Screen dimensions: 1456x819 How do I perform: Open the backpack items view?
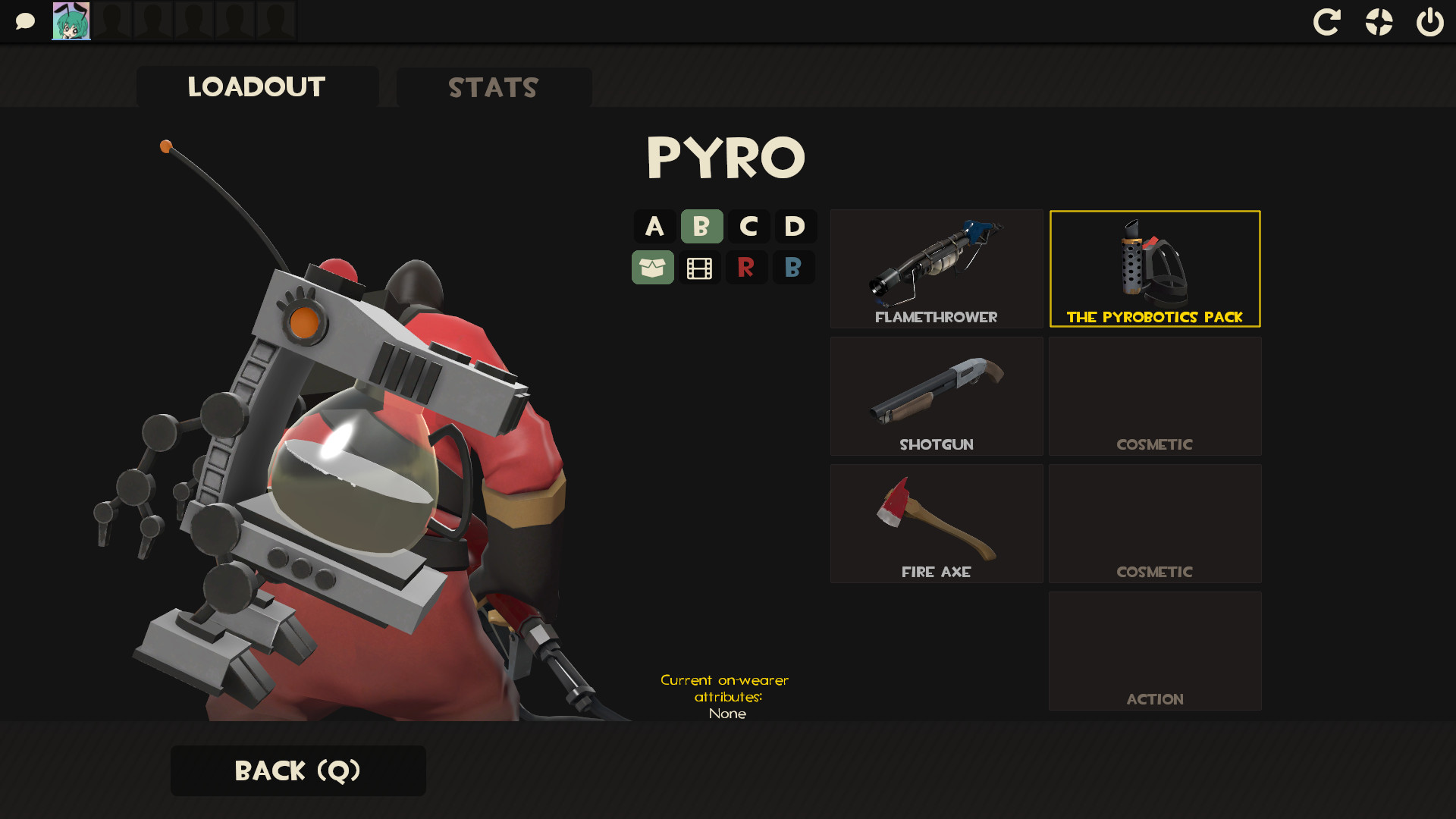(653, 267)
